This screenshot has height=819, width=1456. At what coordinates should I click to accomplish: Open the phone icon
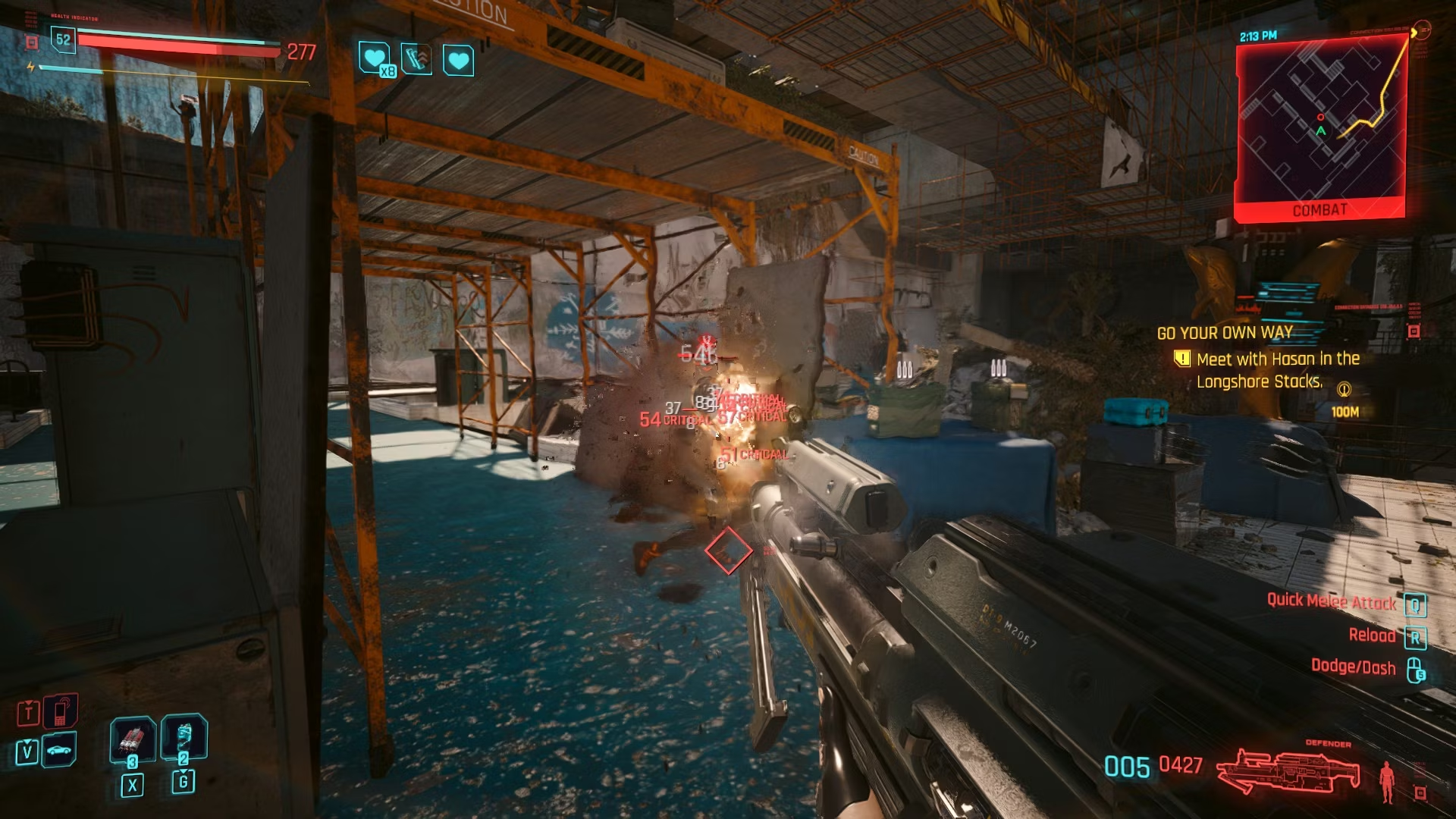pyautogui.click(x=61, y=711)
